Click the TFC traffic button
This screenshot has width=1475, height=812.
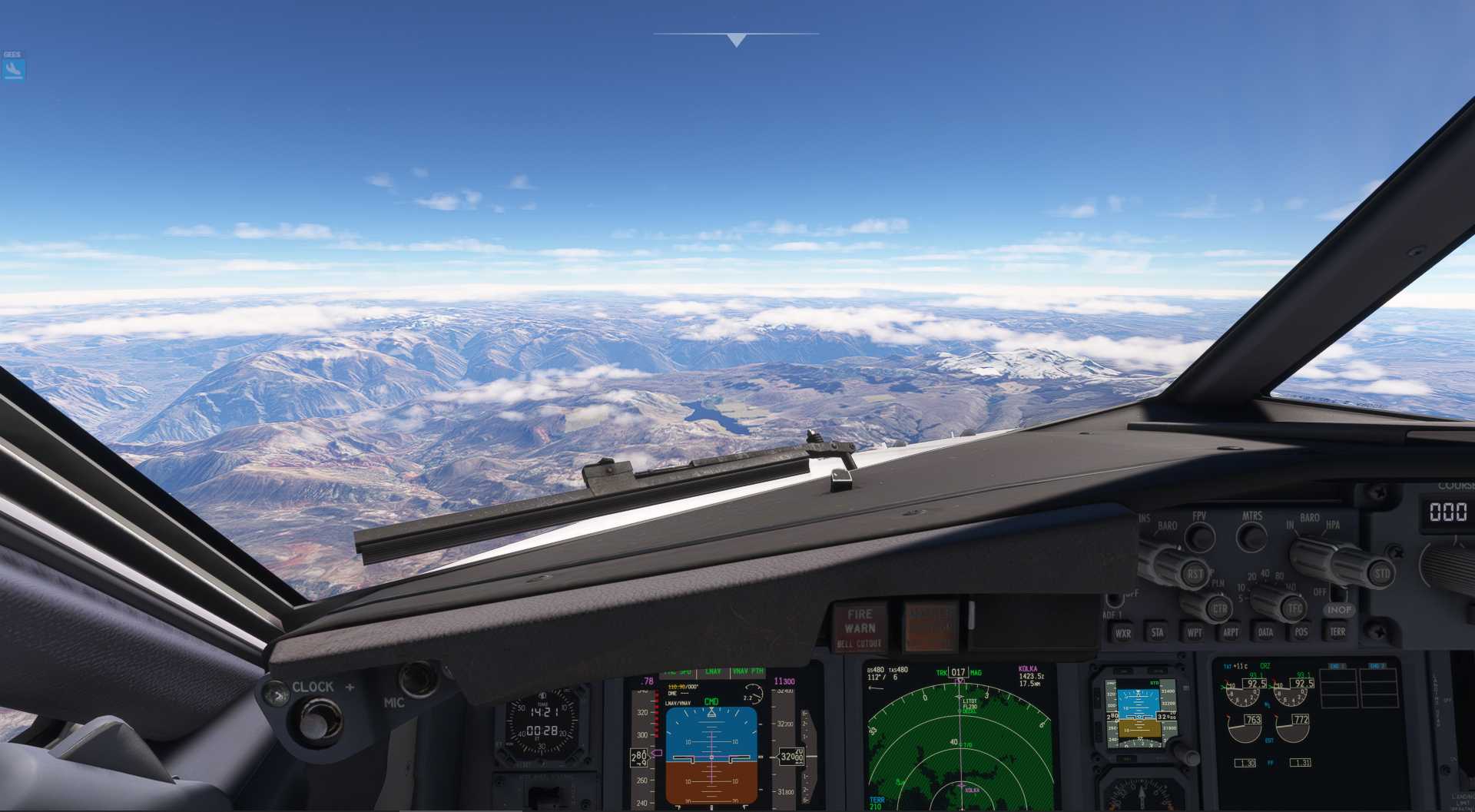point(1294,608)
